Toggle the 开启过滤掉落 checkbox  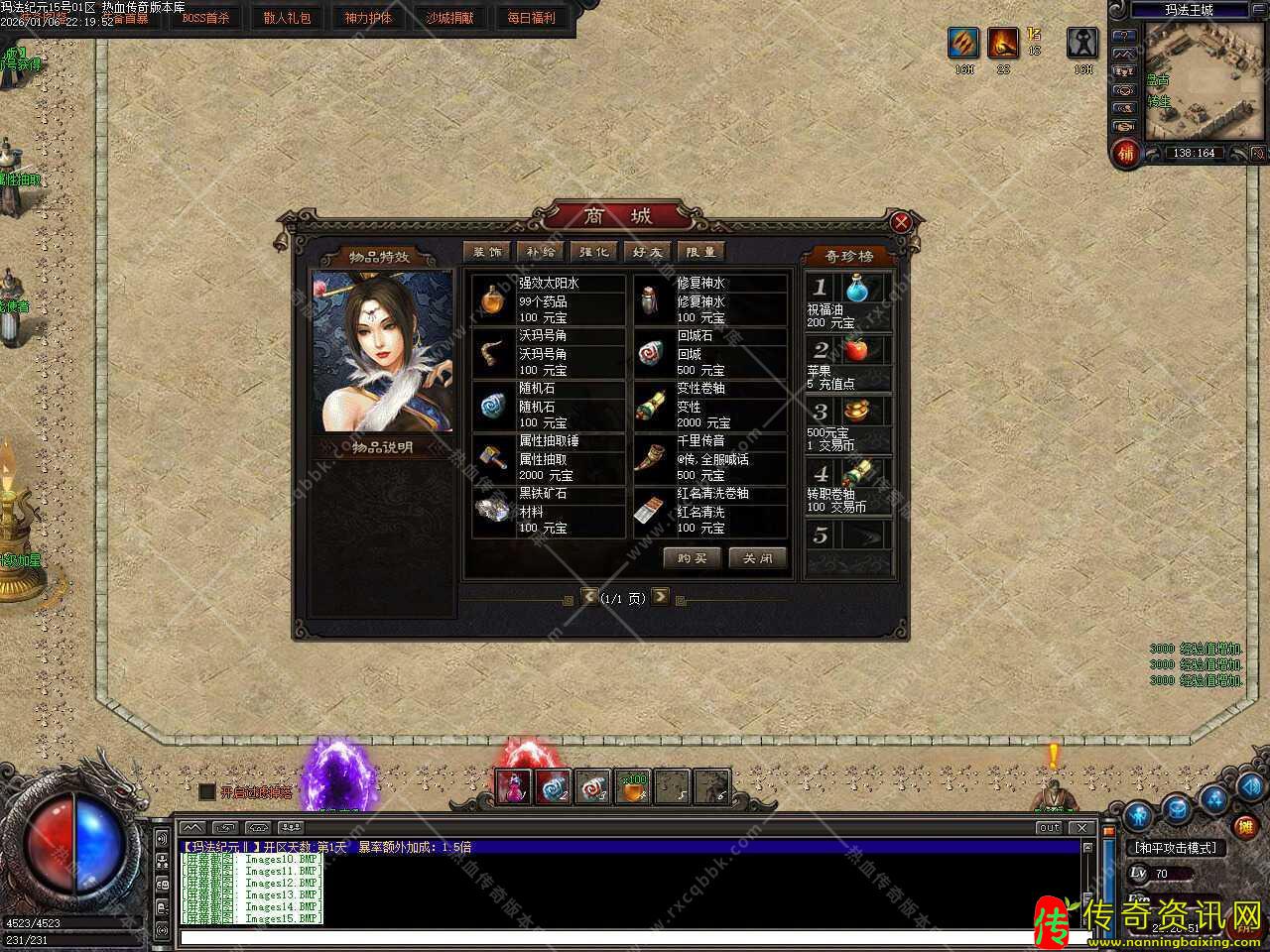click(207, 791)
